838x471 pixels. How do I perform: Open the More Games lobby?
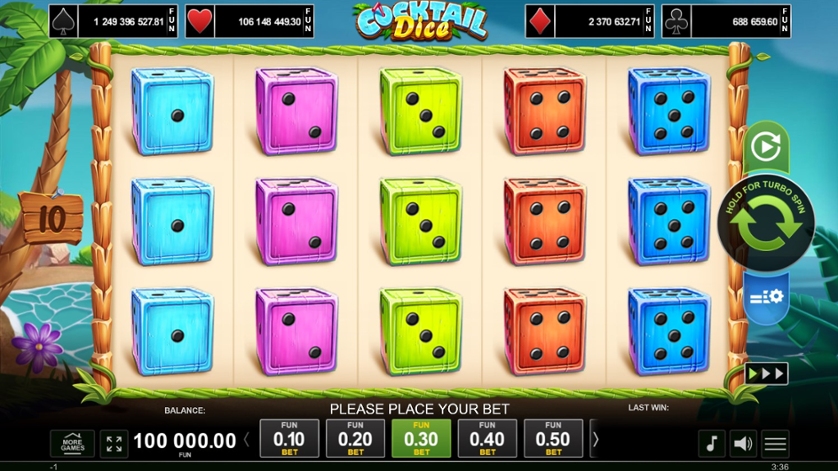coord(72,443)
